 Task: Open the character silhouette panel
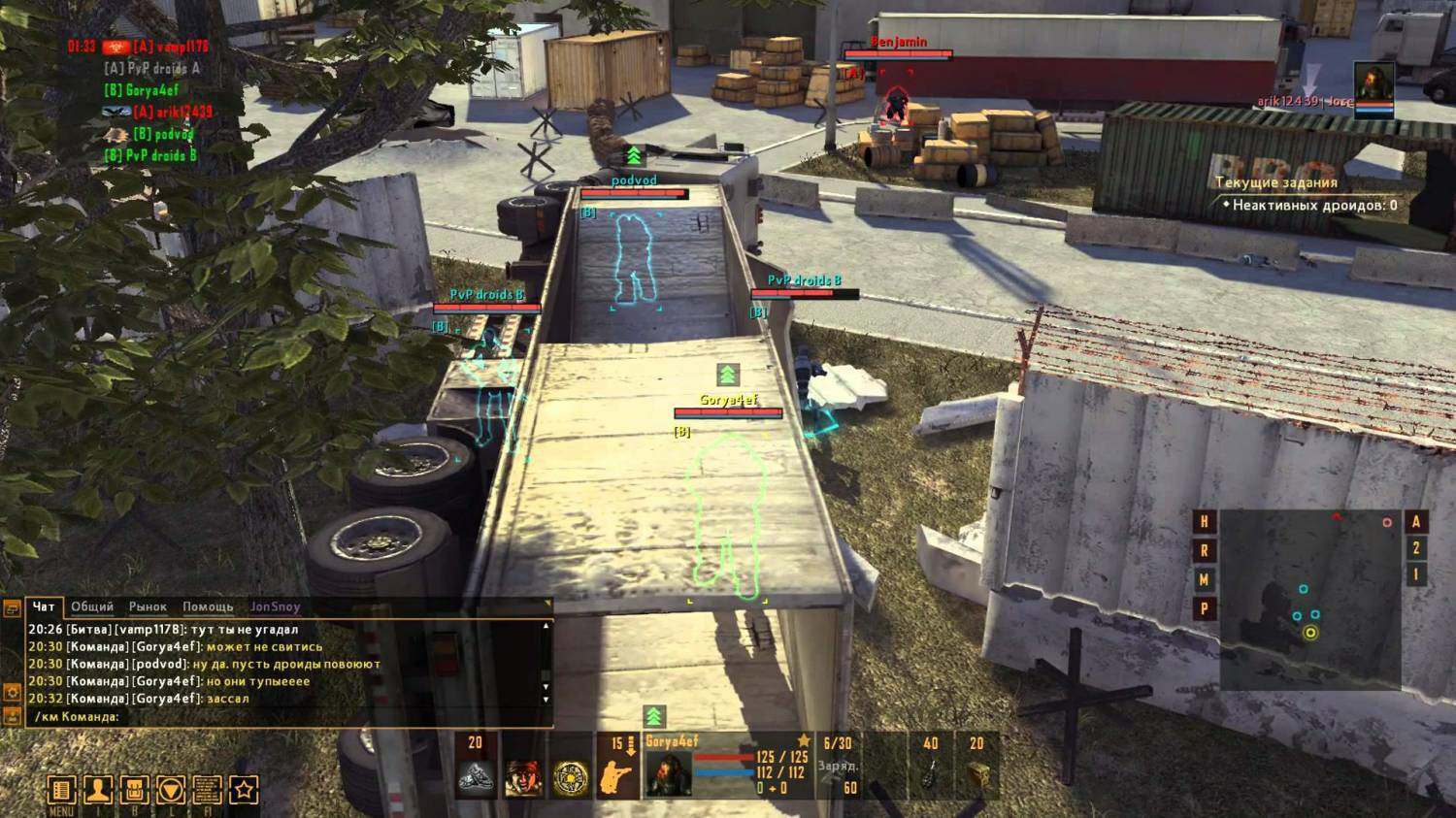tap(98, 790)
